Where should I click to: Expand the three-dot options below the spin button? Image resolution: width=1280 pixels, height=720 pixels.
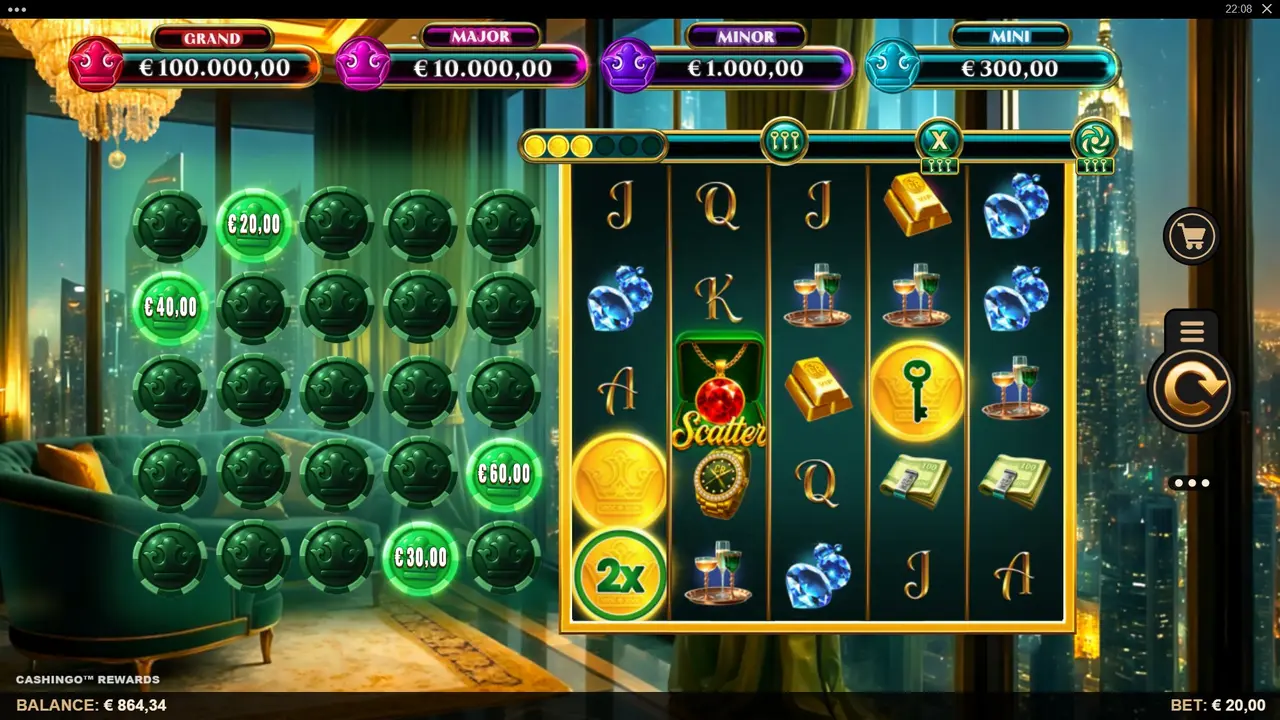tap(1190, 483)
